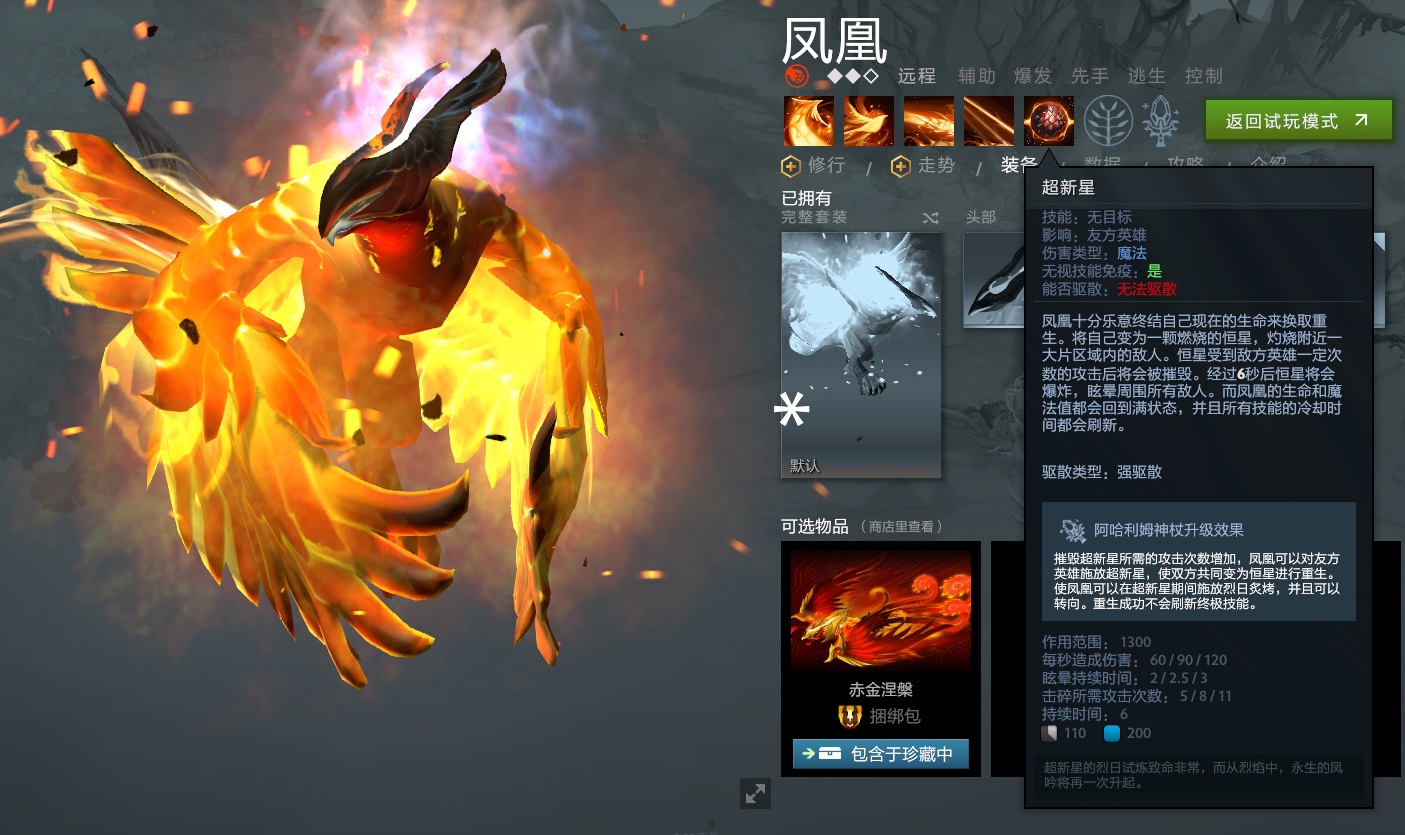Select the Icarus Dive ability icon
1405x835 pixels.
[x=808, y=120]
